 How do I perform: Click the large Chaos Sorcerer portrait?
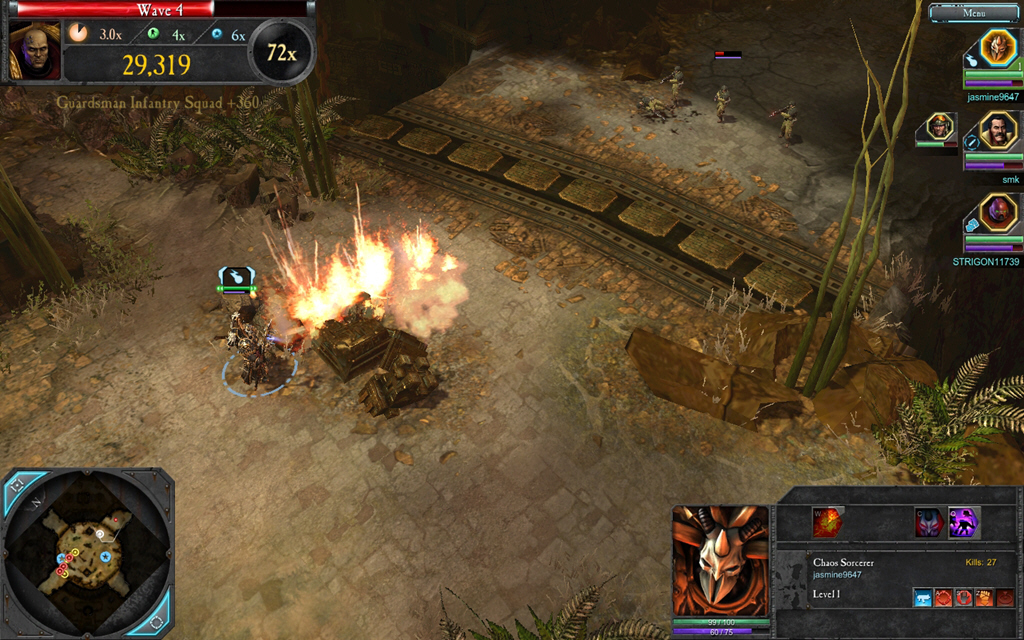pos(720,561)
